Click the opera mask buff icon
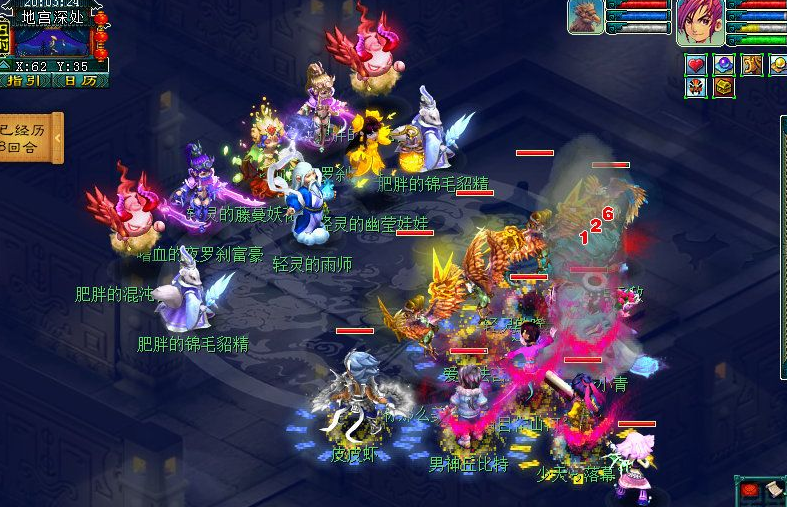 coord(696,87)
